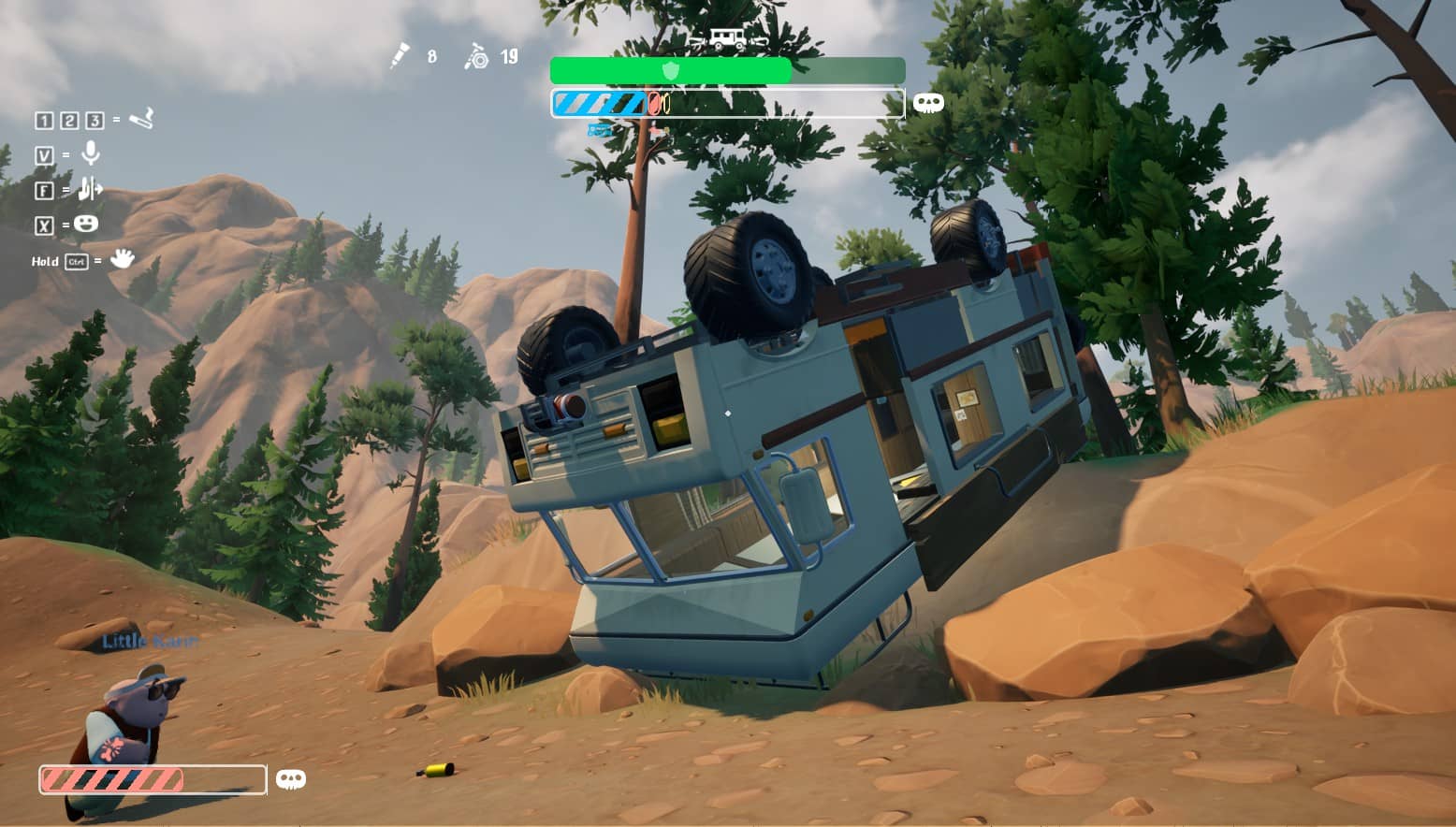Select the hand with arrow icon
This screenshot has height=827, width=1456.
(x=90, y=189)
